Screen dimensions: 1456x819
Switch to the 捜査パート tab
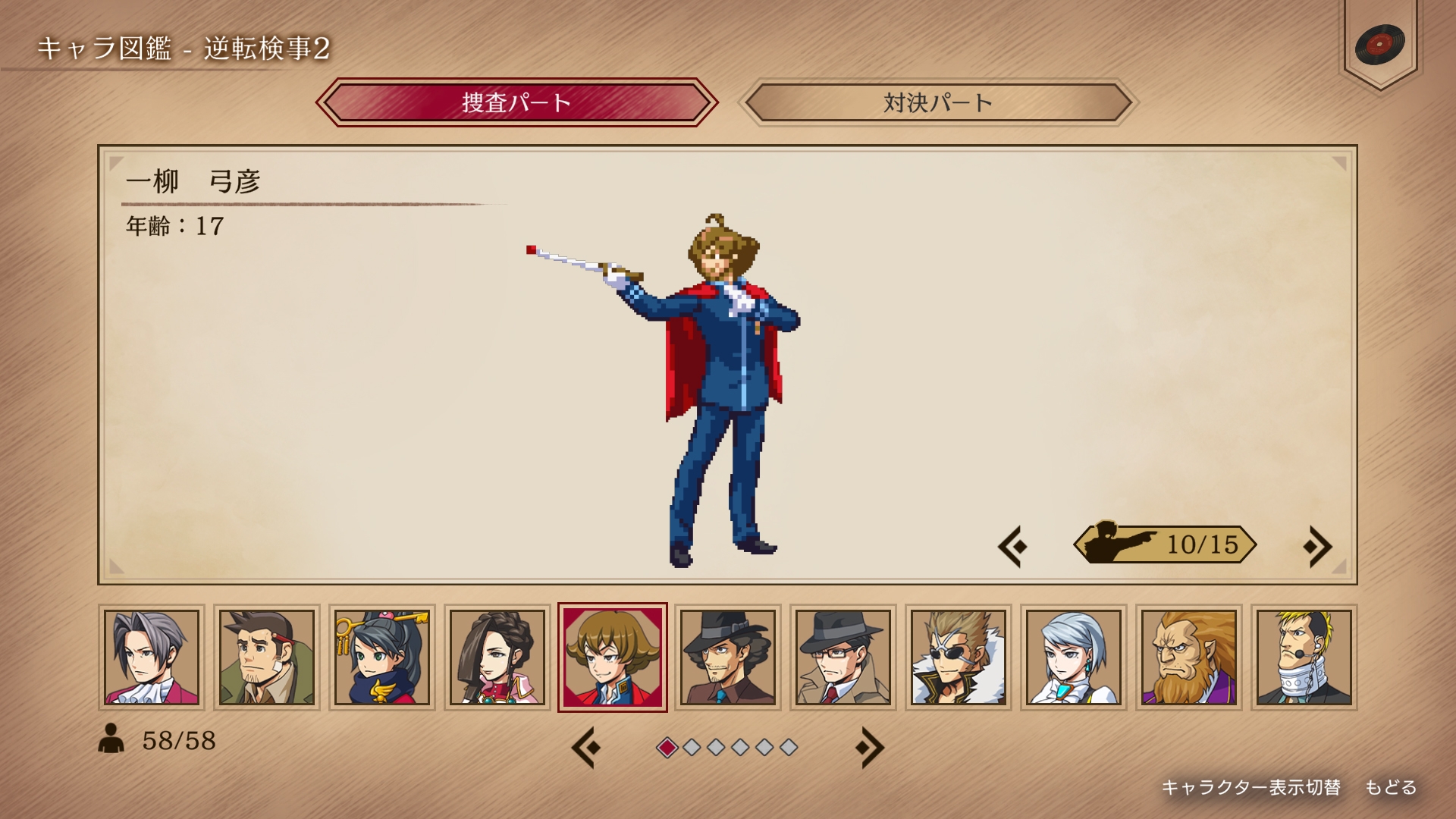point(516,102)
